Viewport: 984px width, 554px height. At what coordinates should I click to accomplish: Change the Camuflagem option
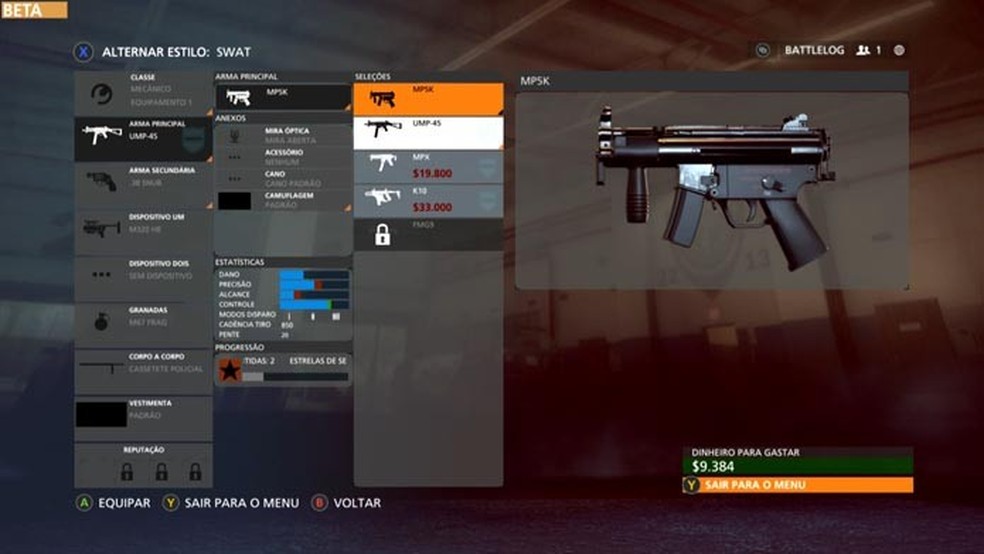[x=283, y=200]
